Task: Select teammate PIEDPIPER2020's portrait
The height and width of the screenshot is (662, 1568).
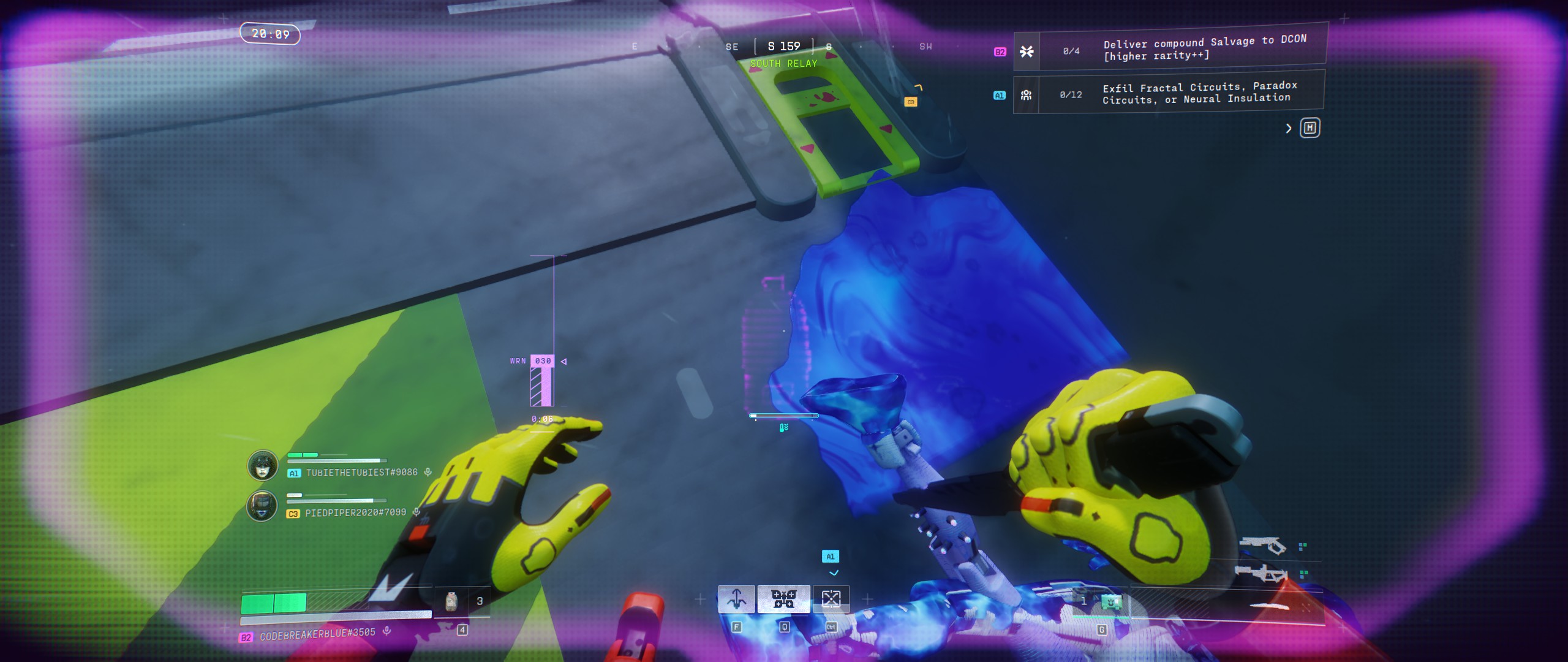Action: 262,506
